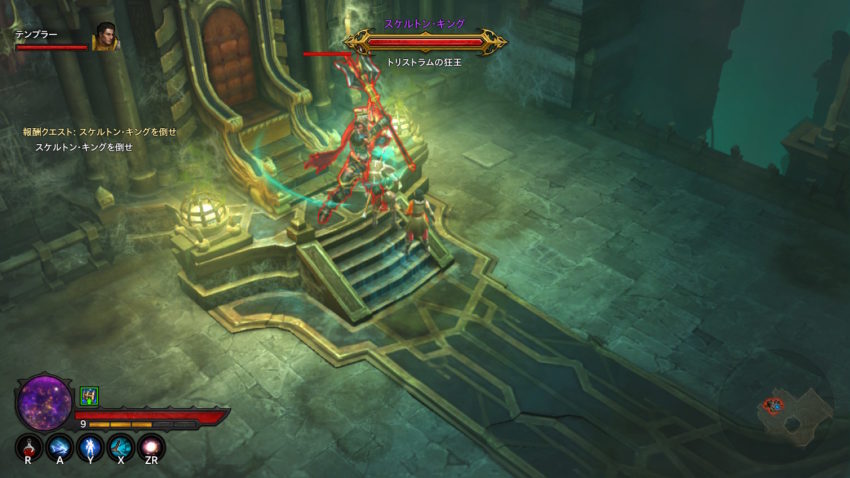Use the red health potion
Screen dimensions: 850x478
tap(29, 446)
